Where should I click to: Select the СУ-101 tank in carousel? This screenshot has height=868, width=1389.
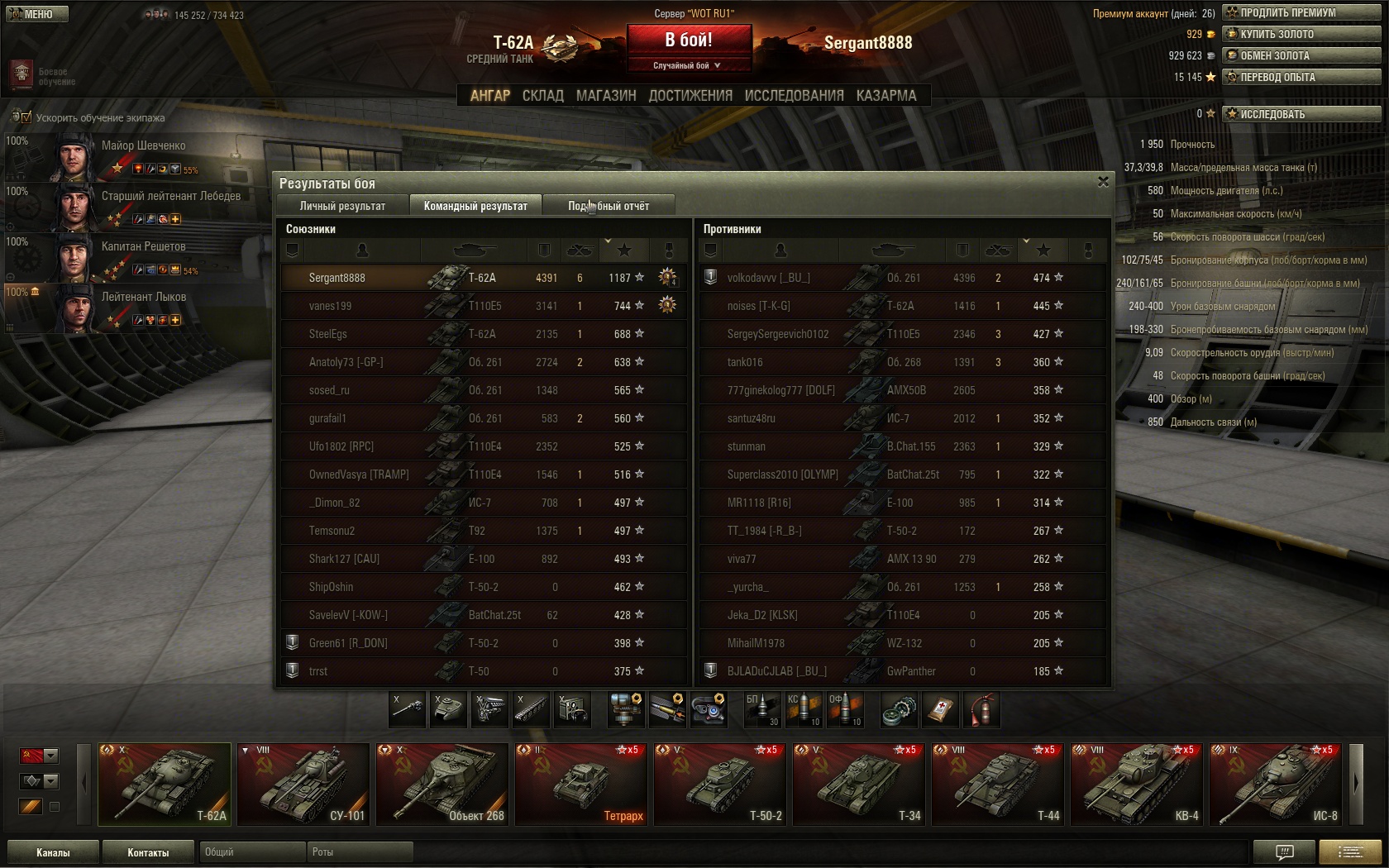[x=303, y=784]
